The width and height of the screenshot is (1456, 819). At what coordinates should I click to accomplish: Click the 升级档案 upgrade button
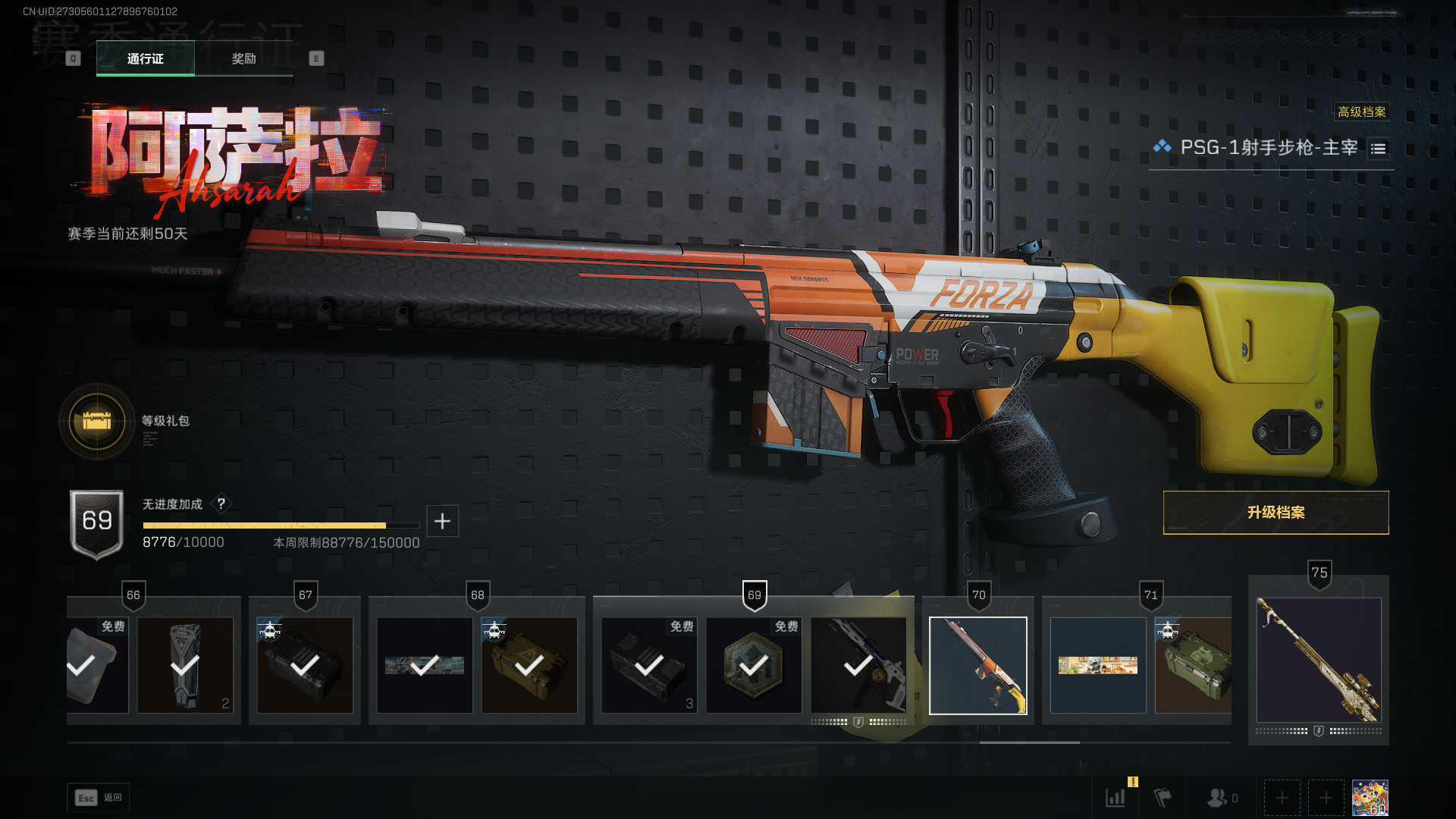coord(1276,513)
